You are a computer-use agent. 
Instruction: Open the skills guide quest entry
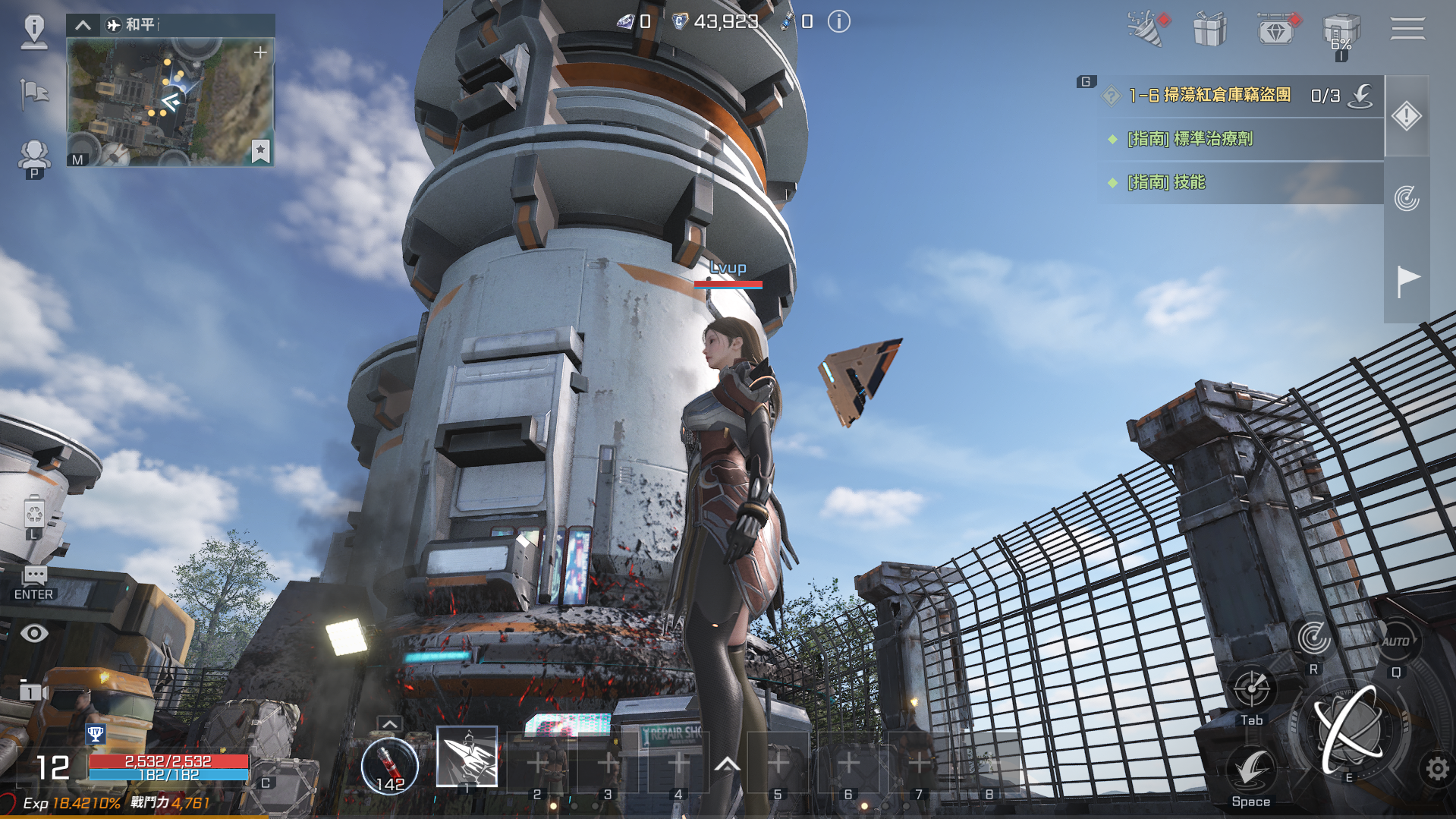(x=1166, y=182)
